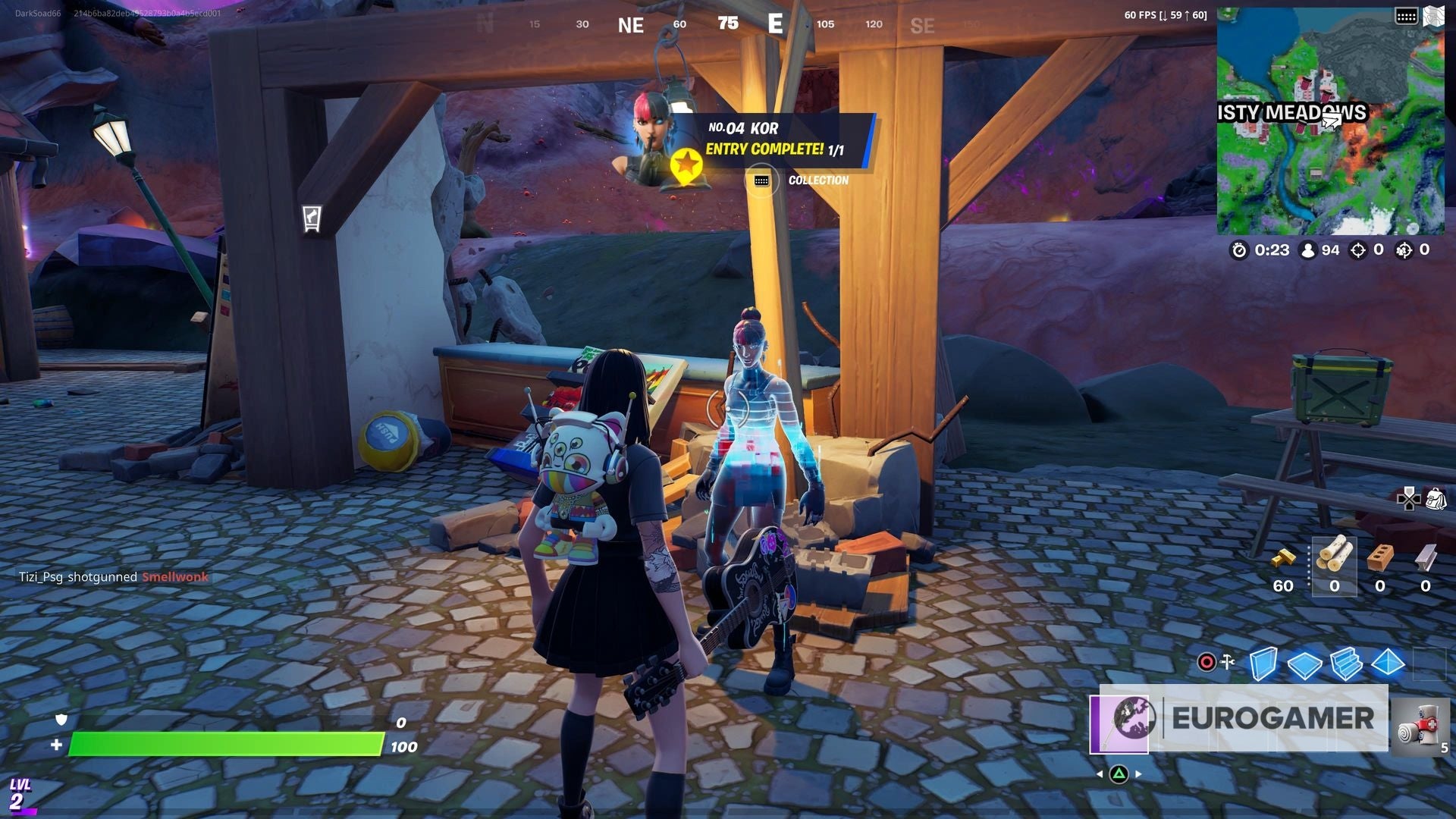Click the d-pad controller icon above the backpack
1456x819 pixels.
click(1408, 500)
